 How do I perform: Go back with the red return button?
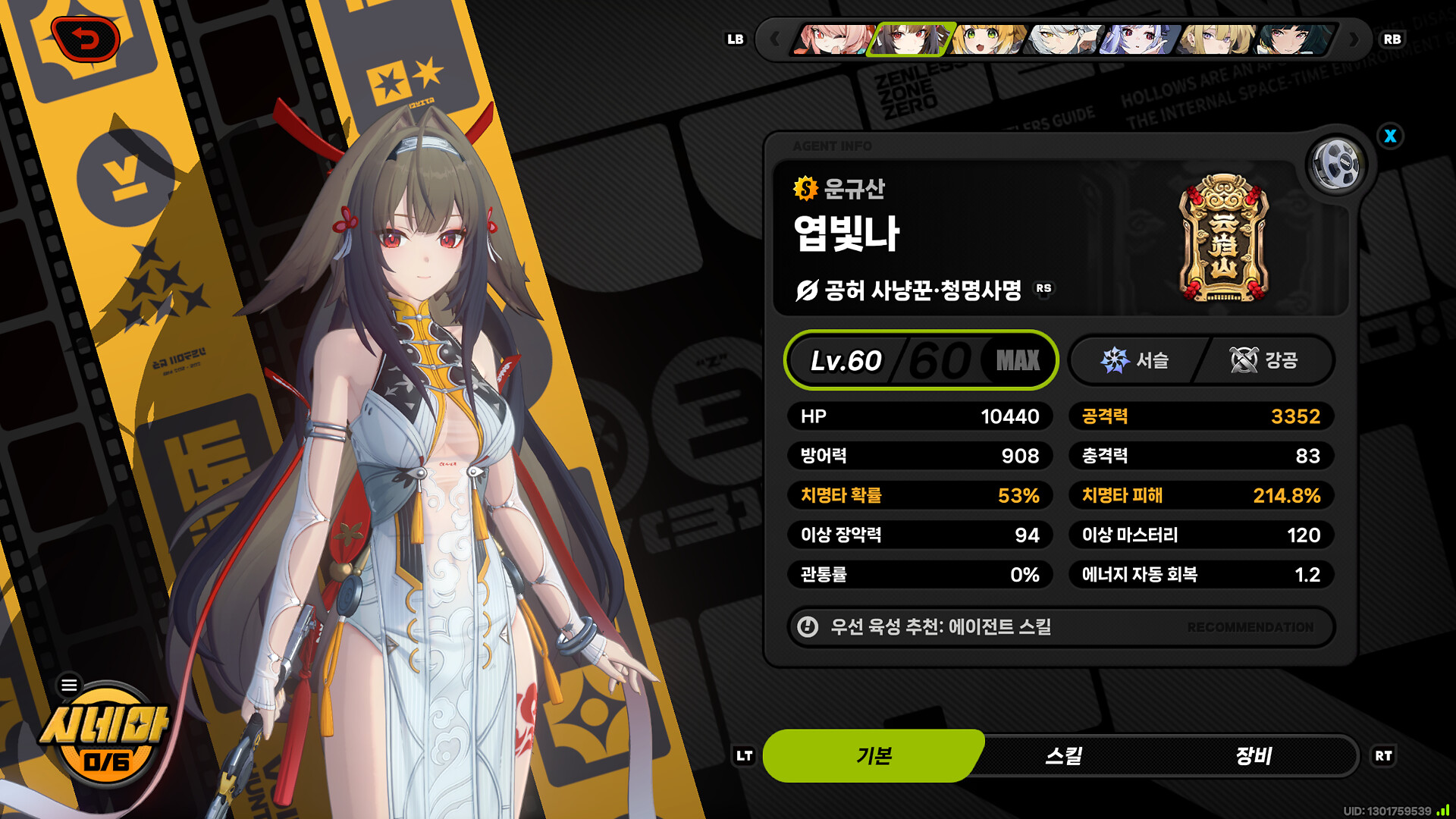[85, 39]
